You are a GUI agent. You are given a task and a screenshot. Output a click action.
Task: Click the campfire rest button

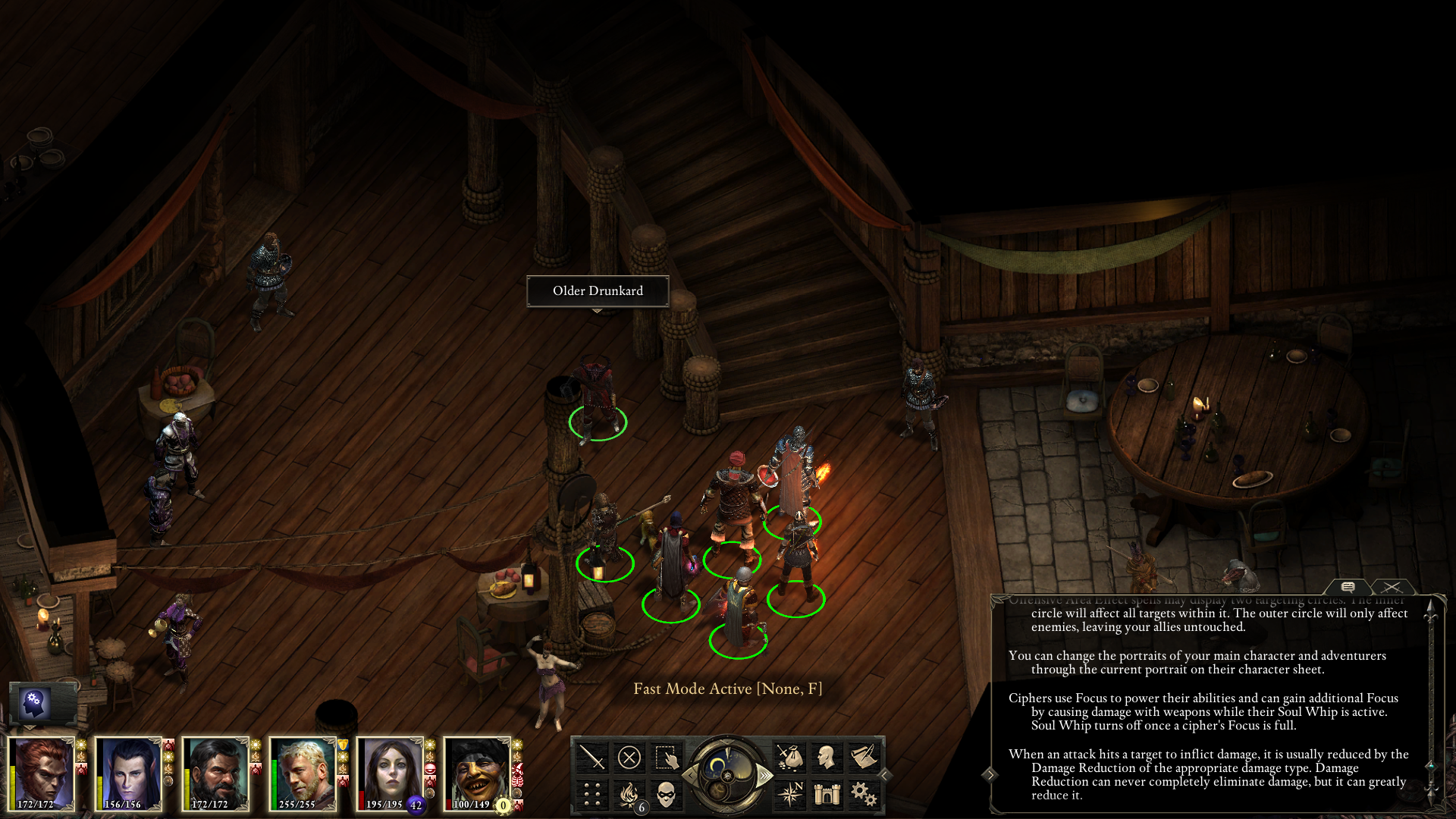pos(629,794)
